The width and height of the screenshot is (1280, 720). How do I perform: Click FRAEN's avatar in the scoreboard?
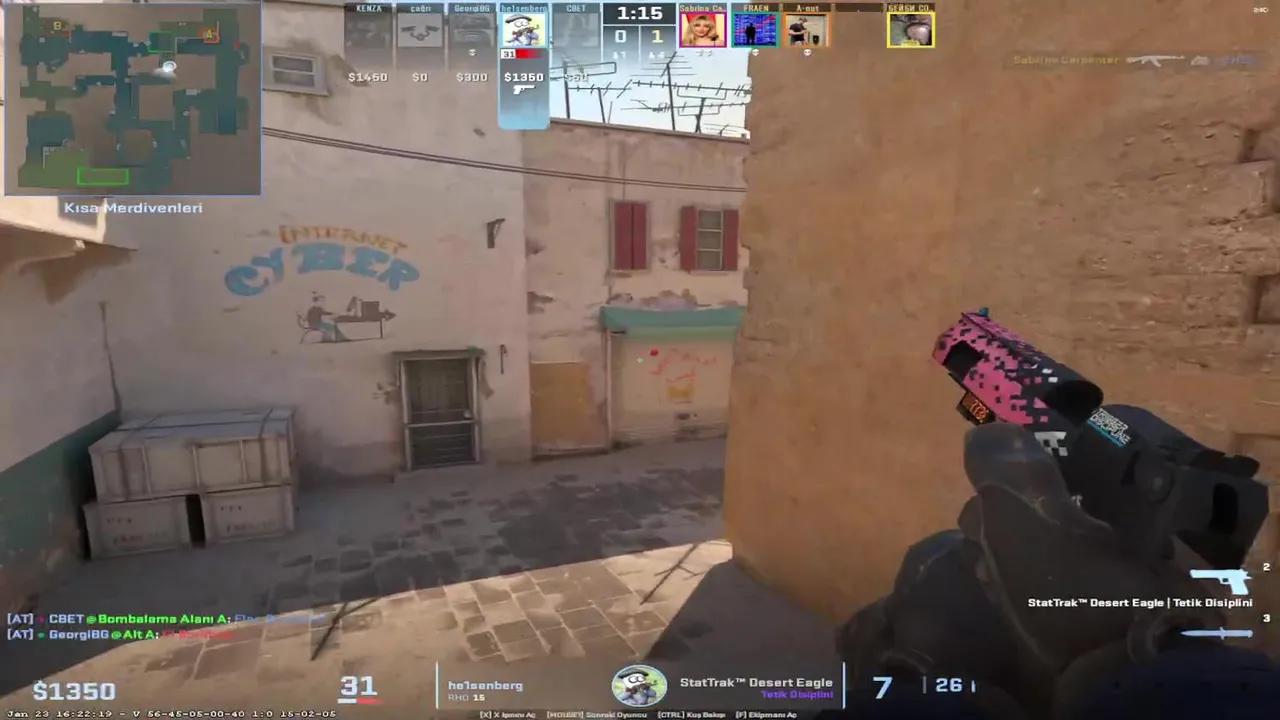(755, 28)
